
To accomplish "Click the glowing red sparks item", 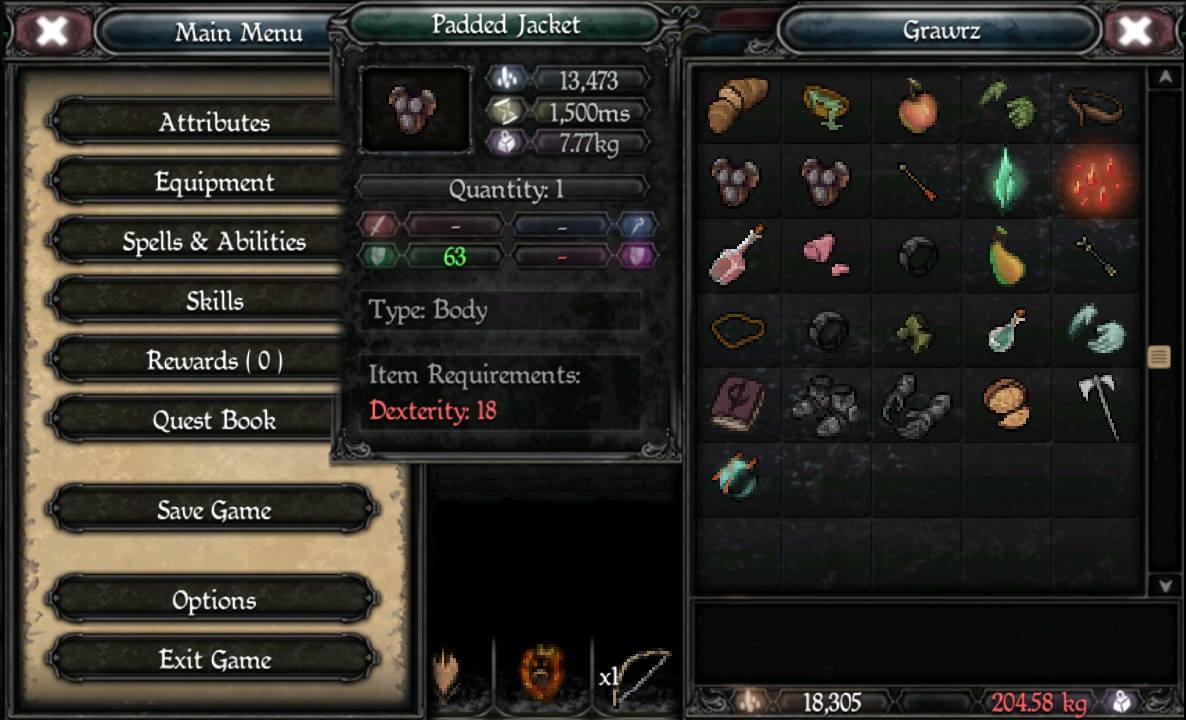I will click(1096, 181).
